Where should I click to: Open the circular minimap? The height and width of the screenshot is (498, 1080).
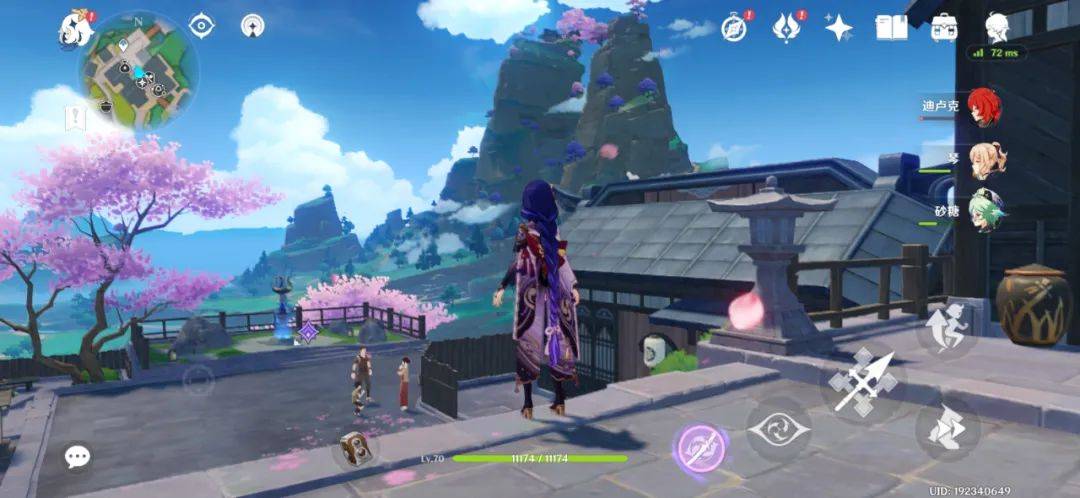(138, 69)
